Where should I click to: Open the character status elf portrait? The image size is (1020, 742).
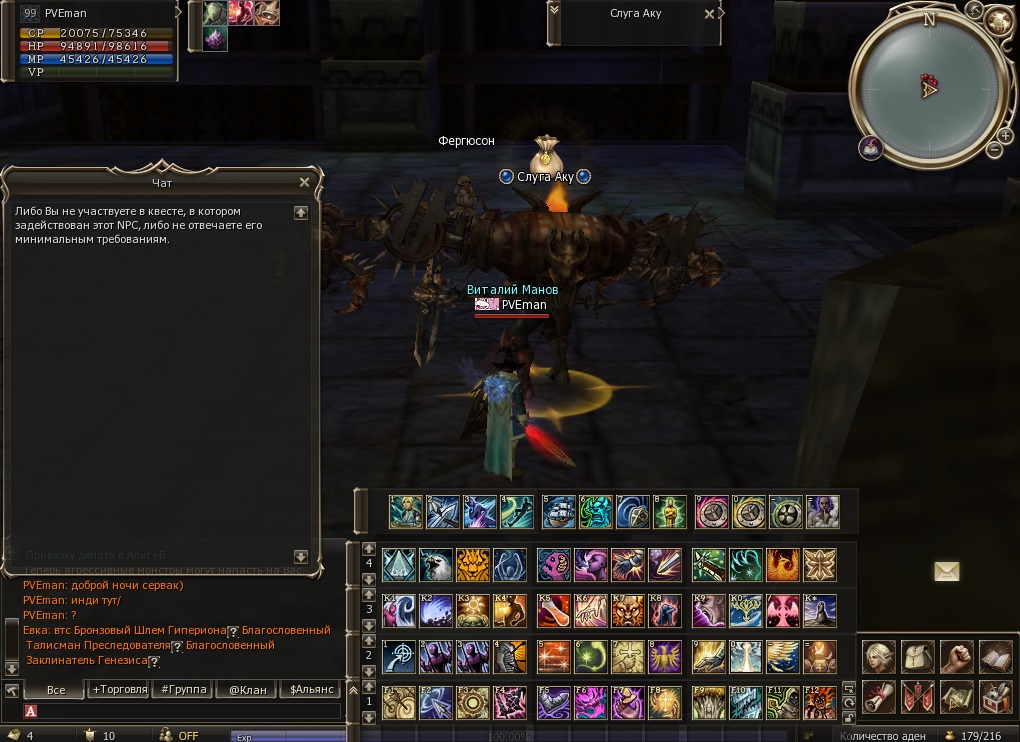point(877,657)
